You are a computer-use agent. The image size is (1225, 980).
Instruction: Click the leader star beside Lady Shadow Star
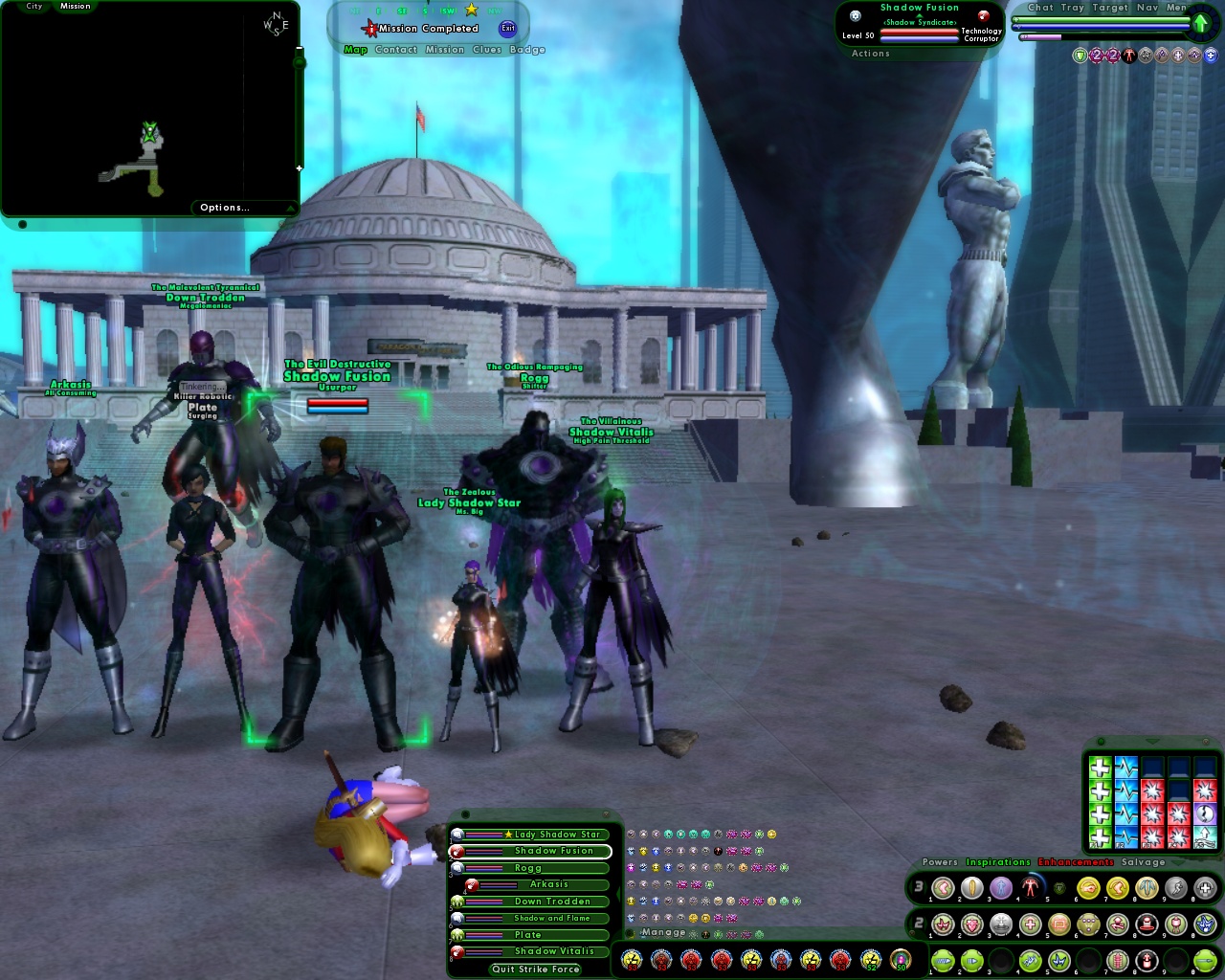(x=507, y=835)
